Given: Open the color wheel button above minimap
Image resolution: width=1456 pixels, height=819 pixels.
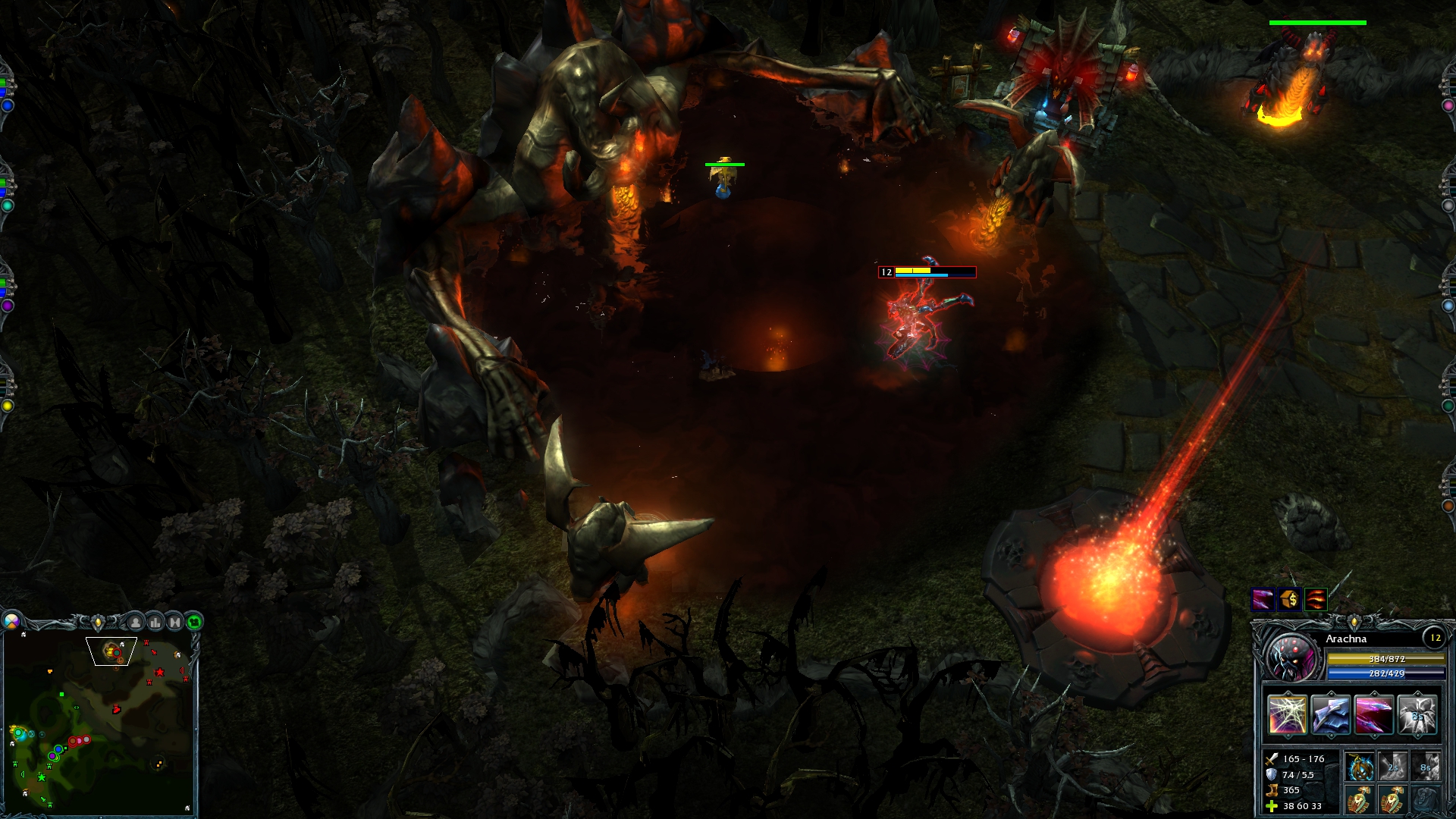Looking at the screenshot, I should point(11,622).
